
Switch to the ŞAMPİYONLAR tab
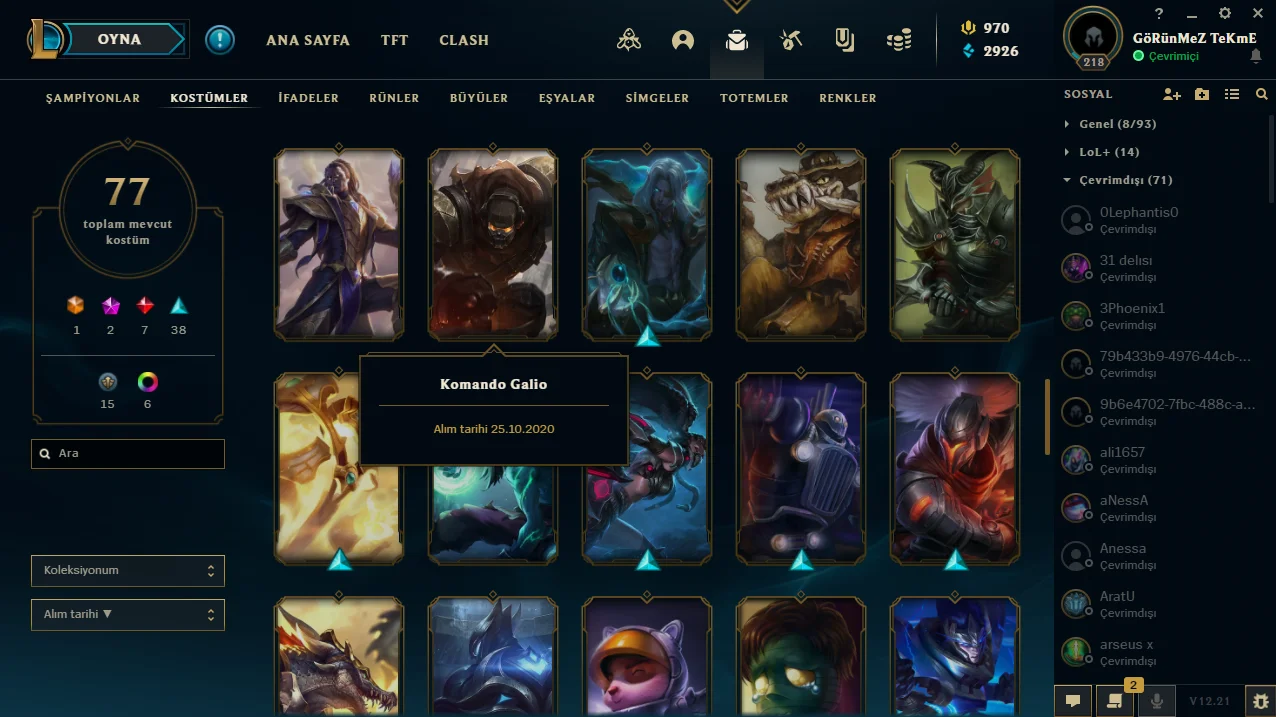pyautogui.click(x=93, y=98)
